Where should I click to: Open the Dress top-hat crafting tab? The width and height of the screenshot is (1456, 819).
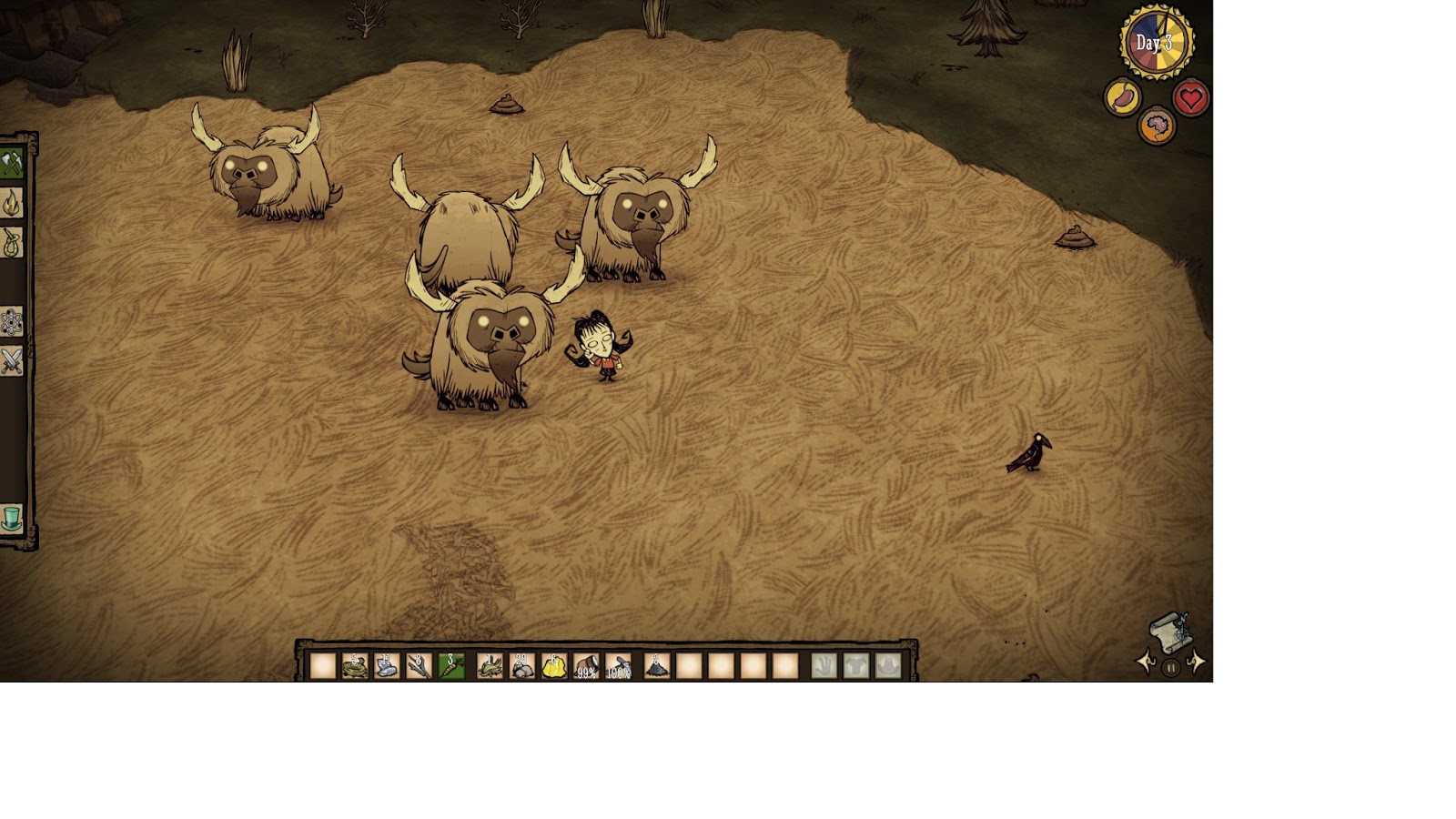[x=11, y=519]
